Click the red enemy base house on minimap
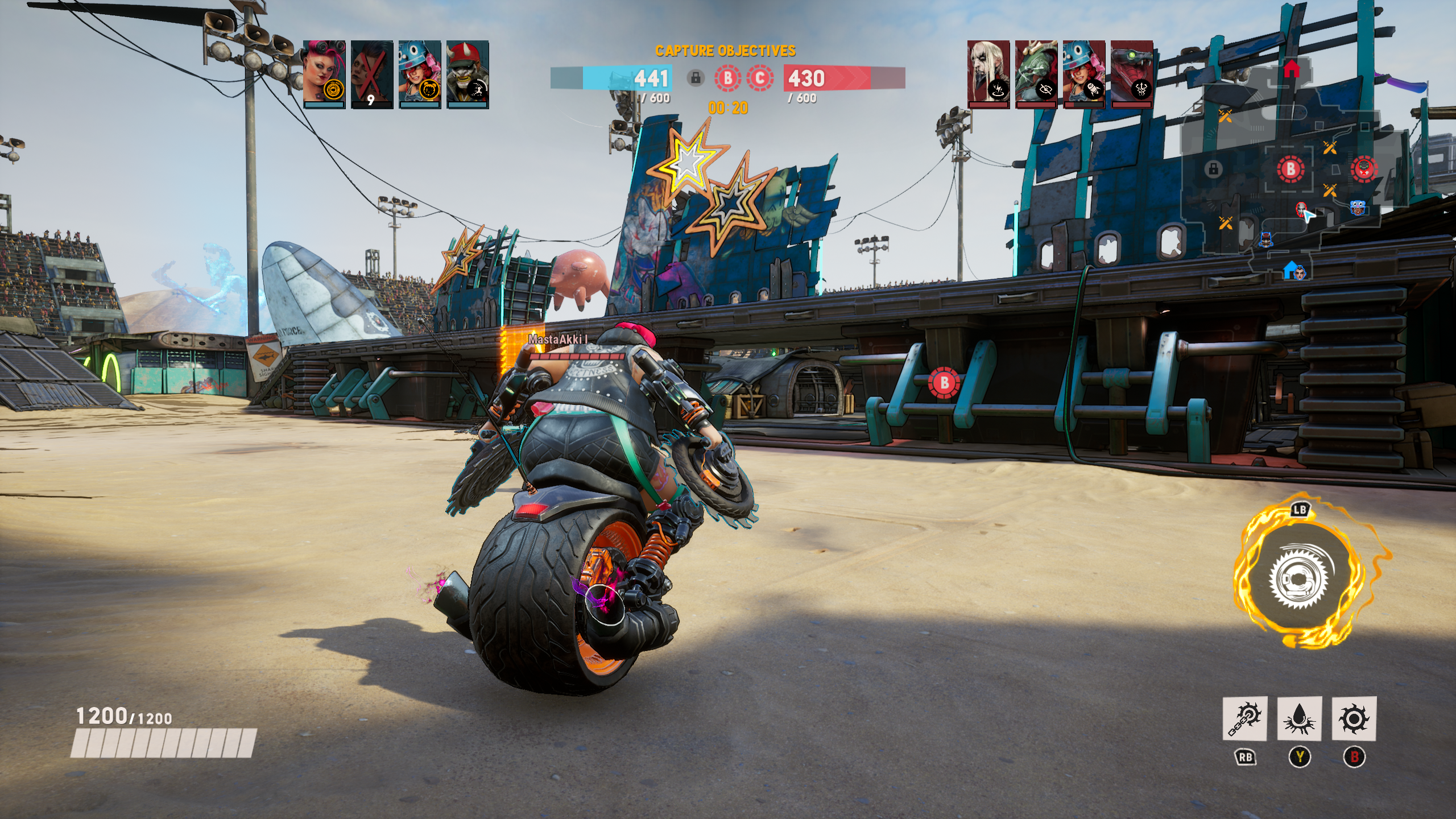The height and width of the screenshot is (819, 1456). (1291, 69)
